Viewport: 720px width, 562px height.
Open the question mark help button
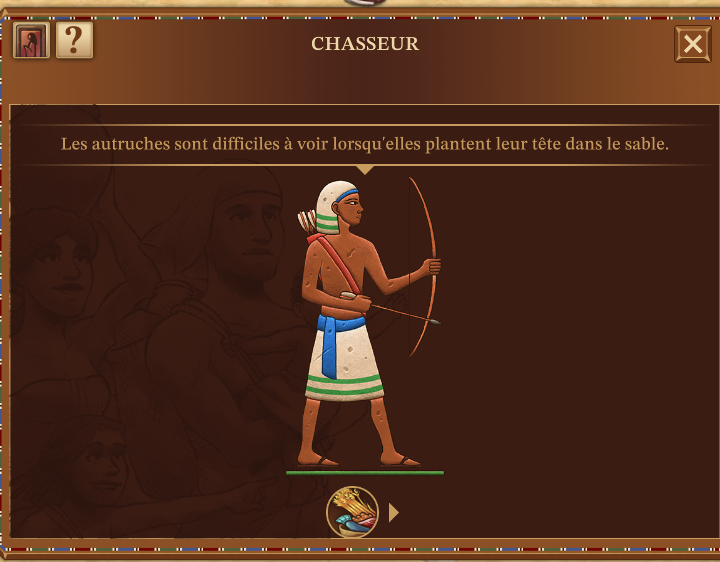[x=74, y=42]
